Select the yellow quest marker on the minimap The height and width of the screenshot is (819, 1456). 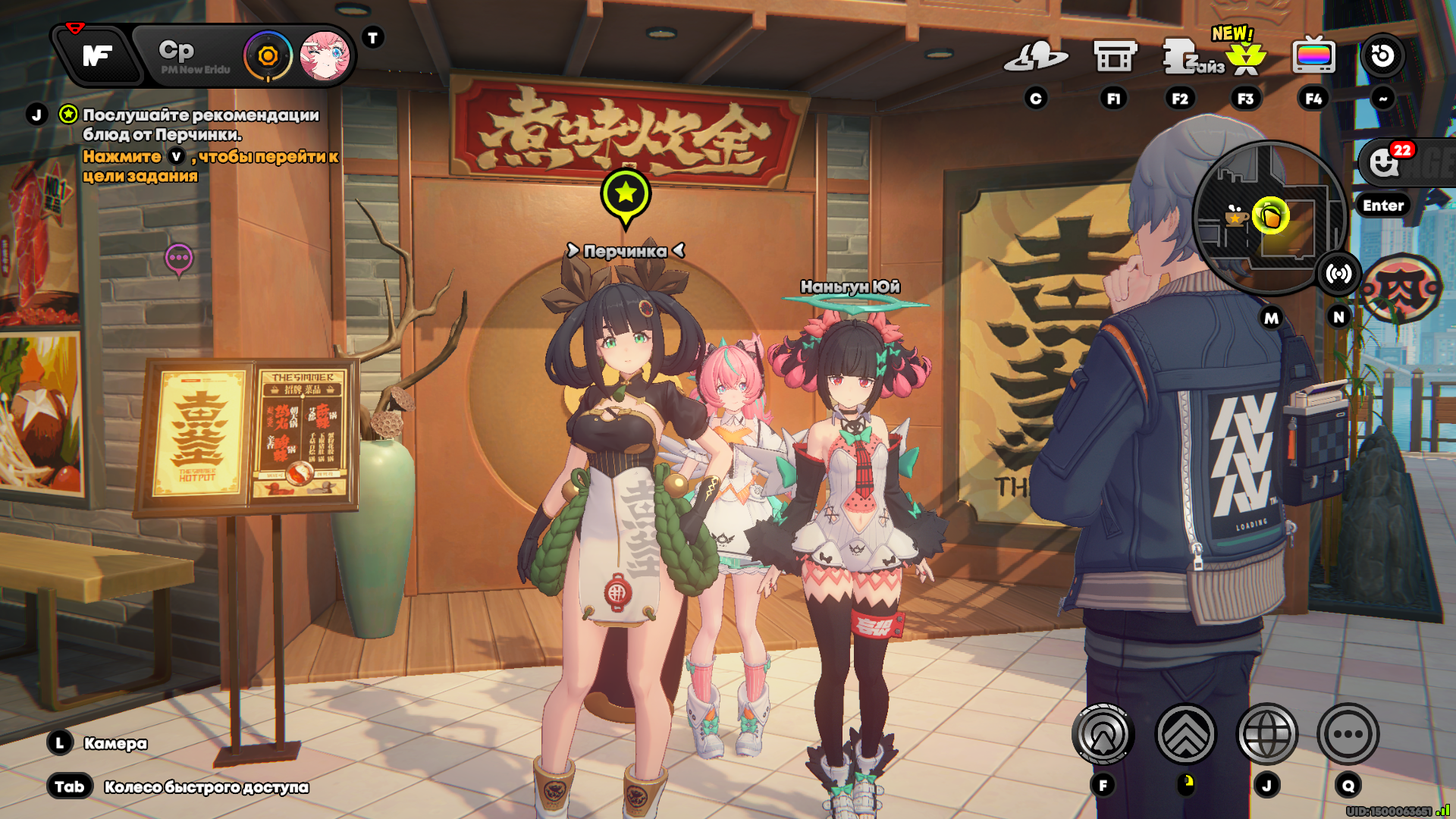point(1271,216)
